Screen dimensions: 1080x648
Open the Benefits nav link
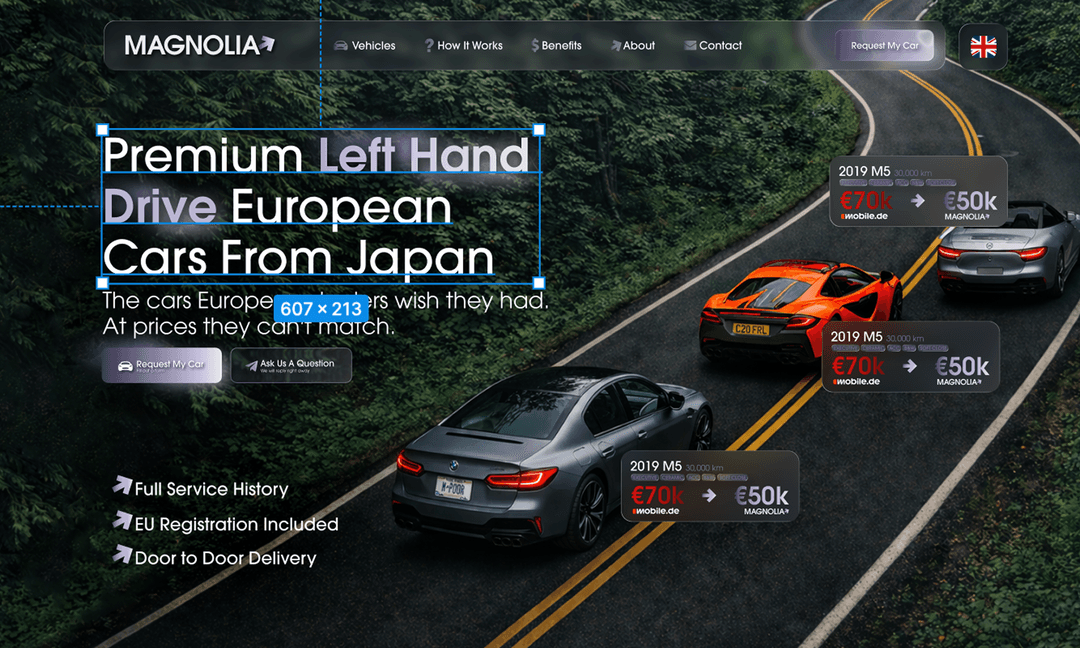pos(556,46)
